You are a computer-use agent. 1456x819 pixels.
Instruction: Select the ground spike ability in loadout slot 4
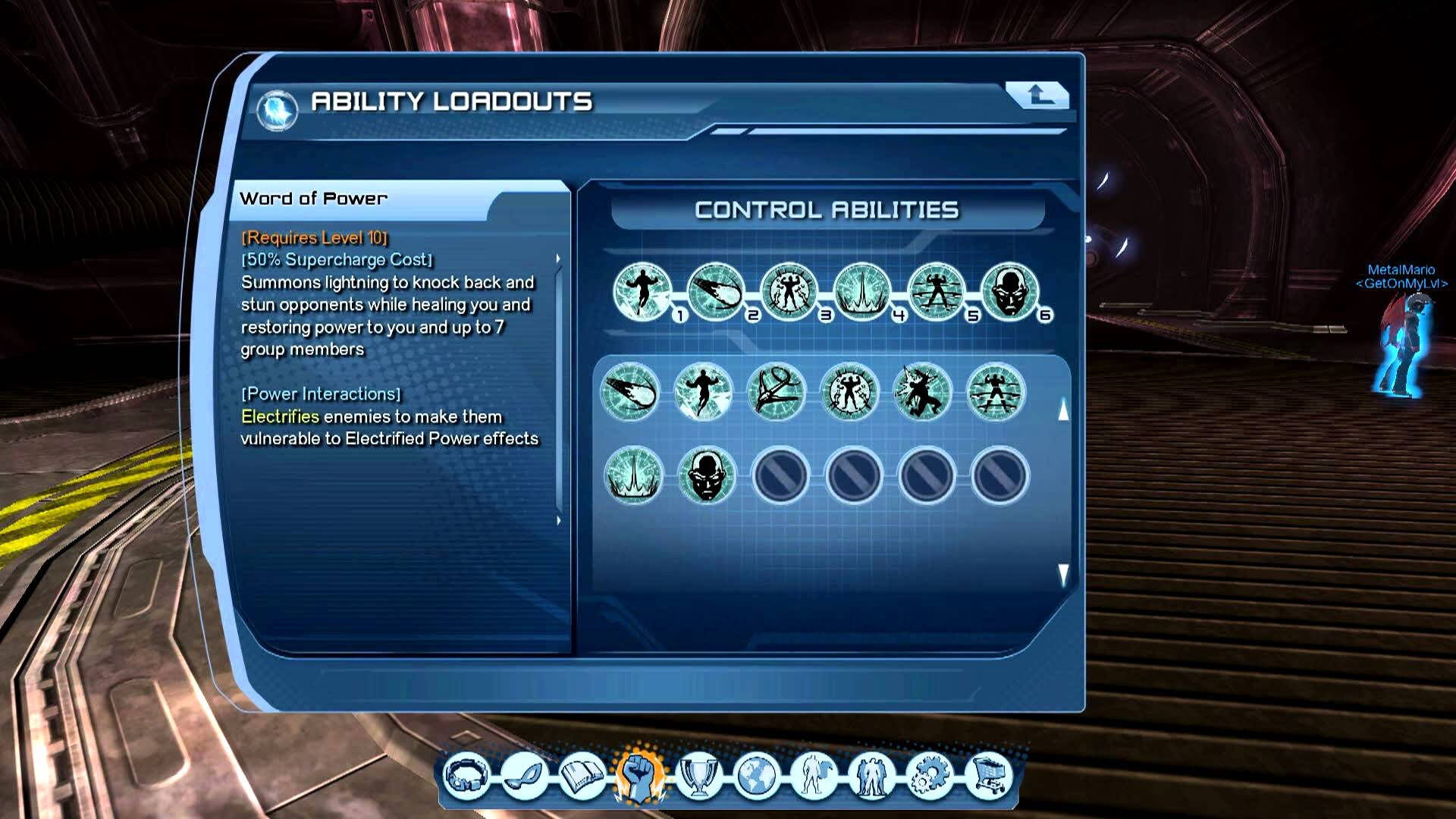861,291
